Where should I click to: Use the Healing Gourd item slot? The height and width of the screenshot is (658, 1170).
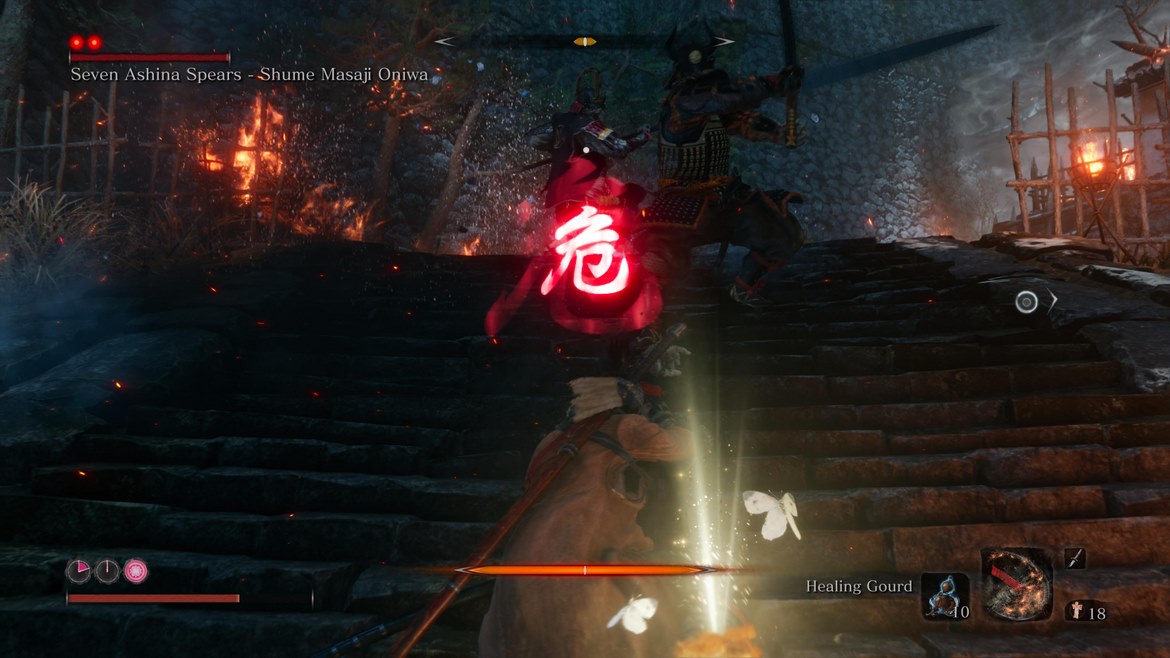pyautogui.click(x=944, y=596)
